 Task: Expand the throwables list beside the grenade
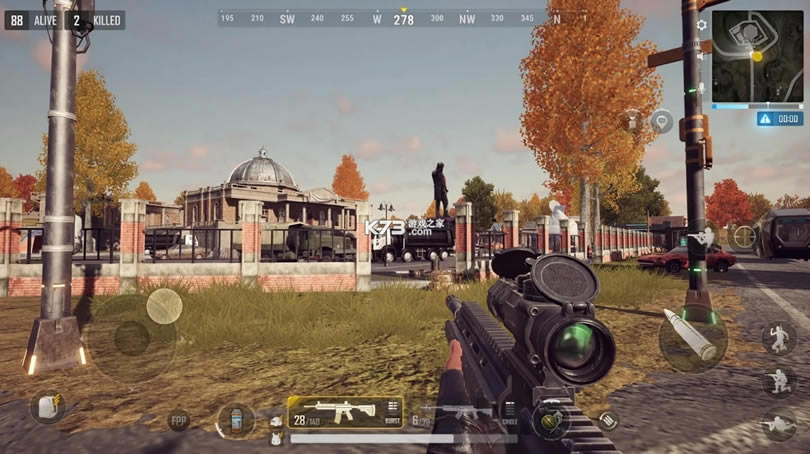pyautogui.click(x=608, y=421)
